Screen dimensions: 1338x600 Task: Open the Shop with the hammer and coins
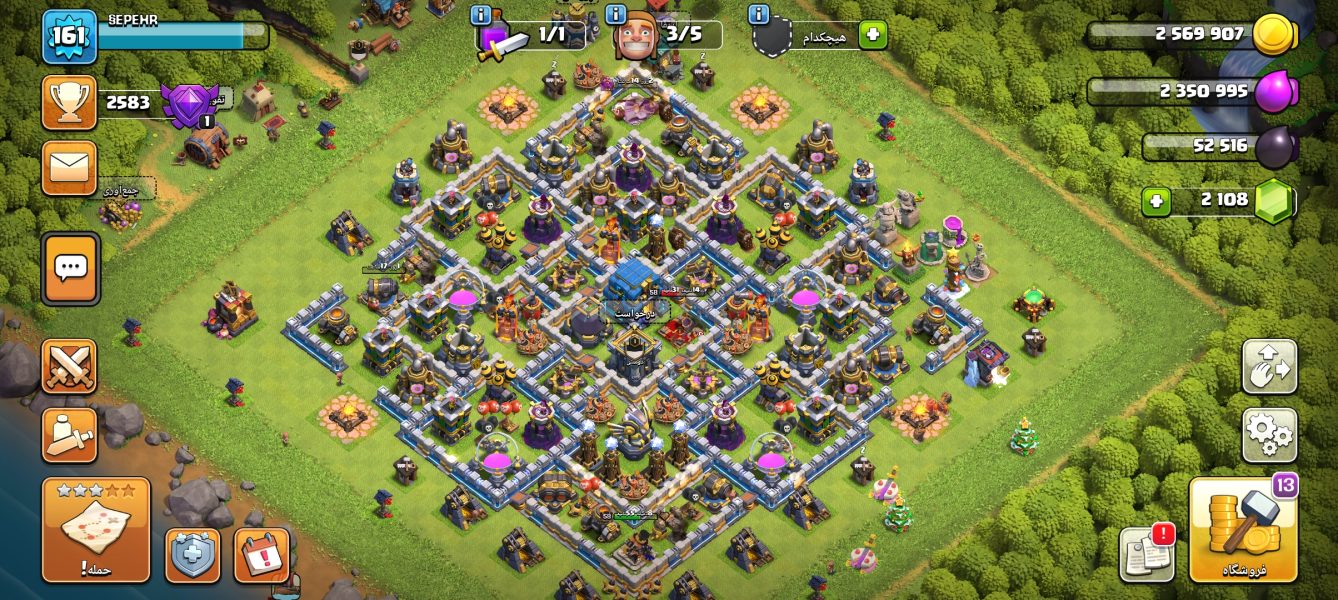pyautogui.click(x=1243, y=530)
